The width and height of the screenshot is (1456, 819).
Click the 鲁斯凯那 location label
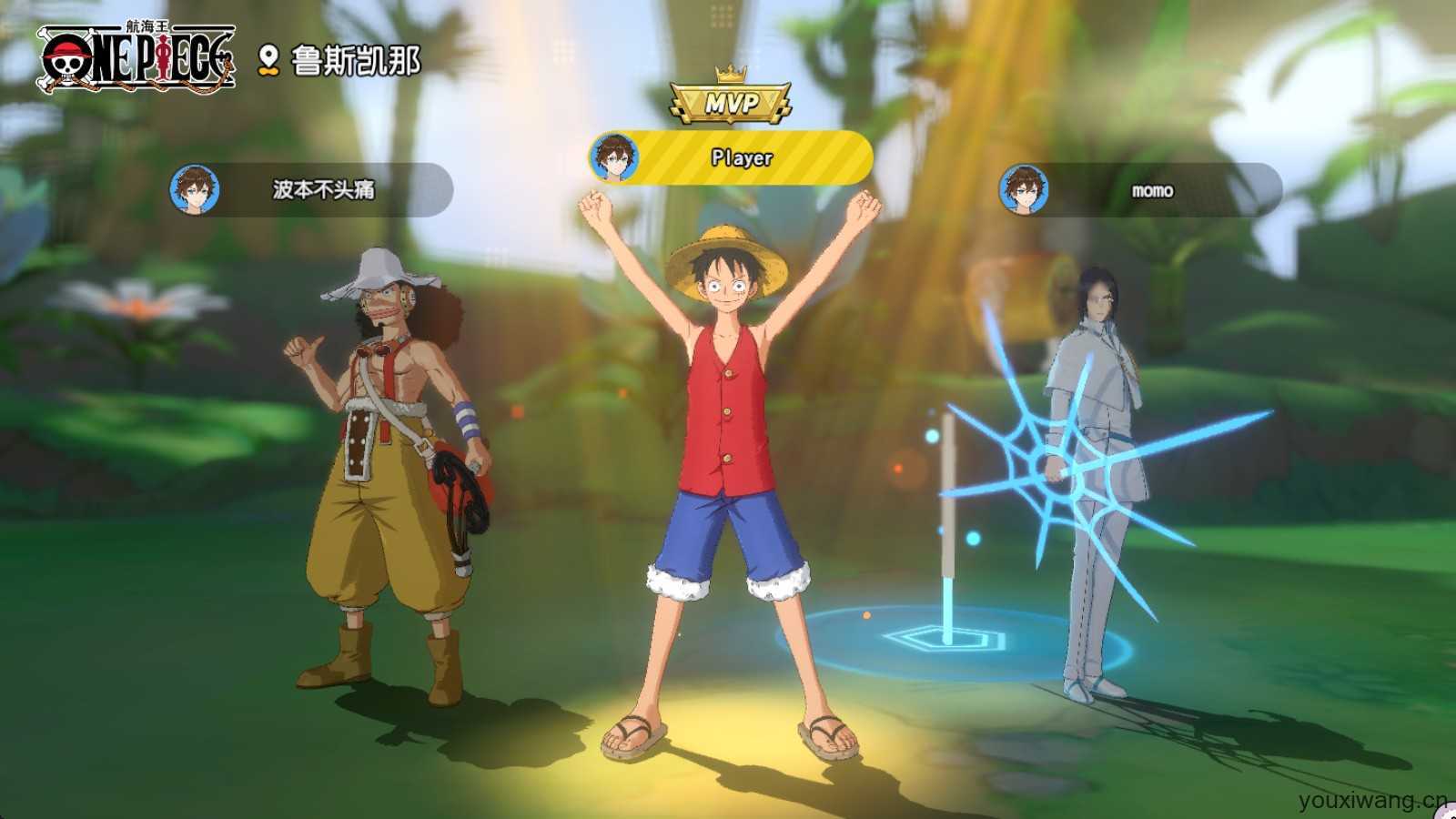[x=354, y=60]
